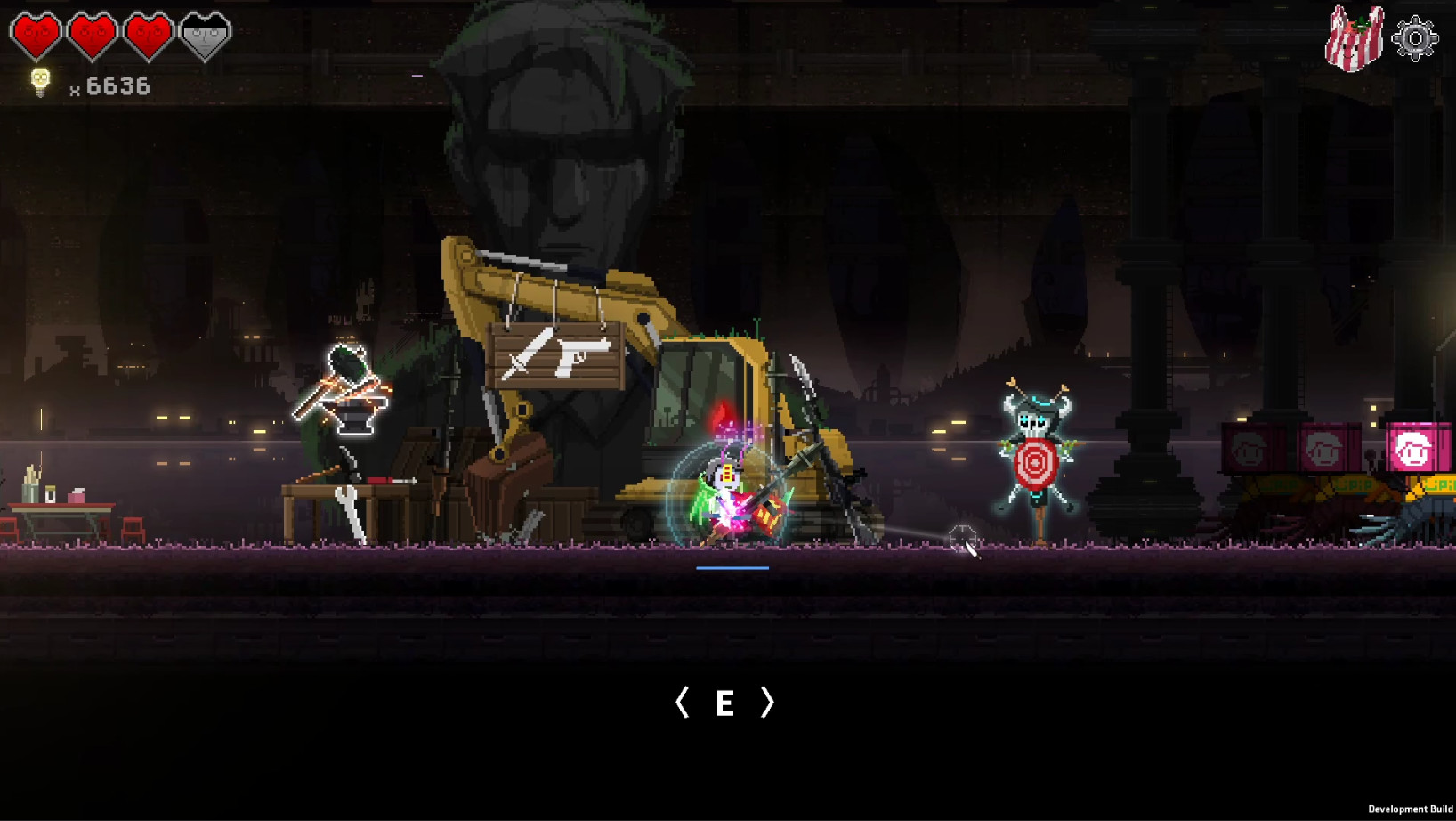The image size is (1456, 821).
Task: Toggle the first red heart
Action: [36, 34]
